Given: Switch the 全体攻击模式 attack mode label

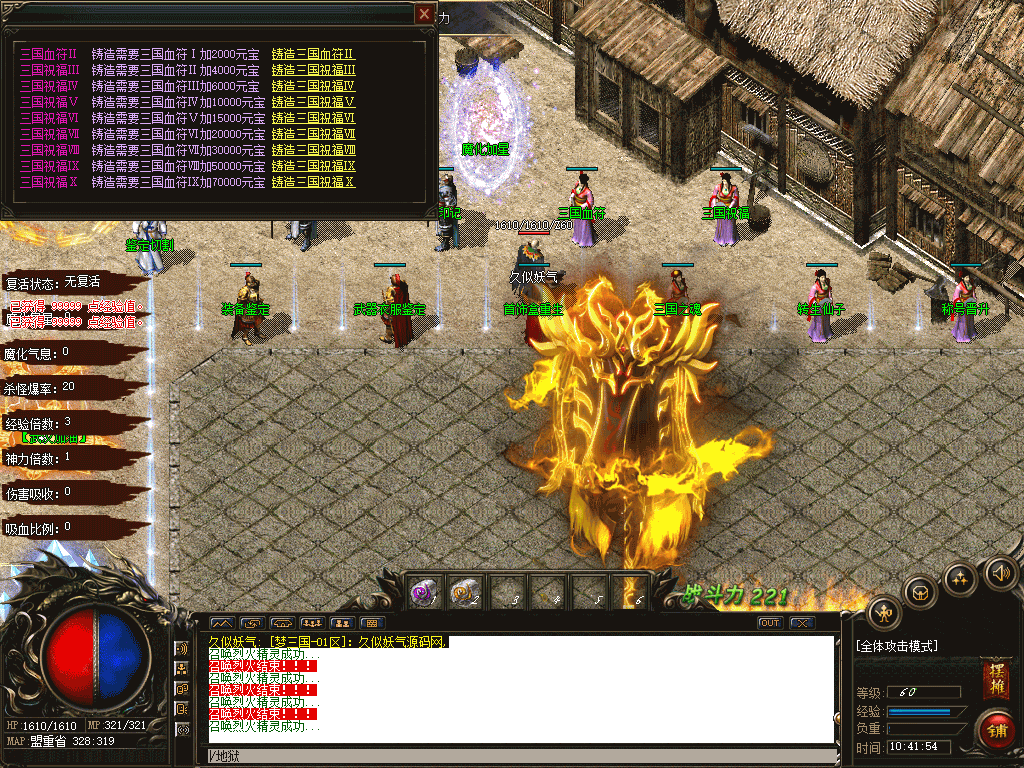Looking at the screenshot, I should [x=897, y=646].
